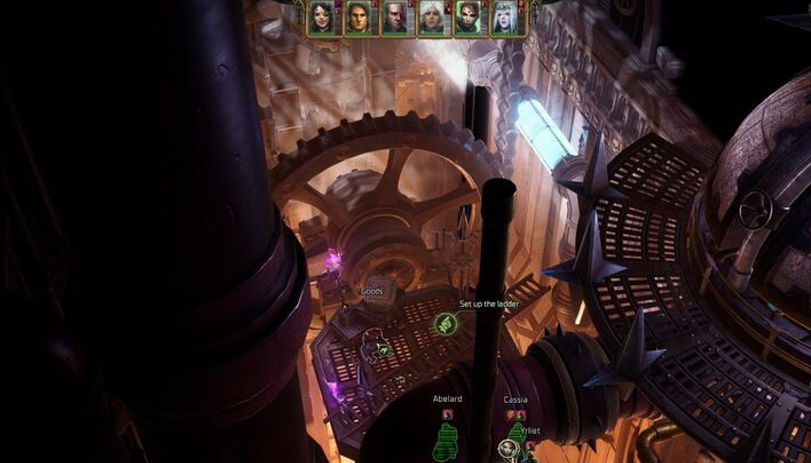The height and width of the screenshot is (463, 811).
Task: Select the red-haired character's portrait
Action: click(468, 19)
